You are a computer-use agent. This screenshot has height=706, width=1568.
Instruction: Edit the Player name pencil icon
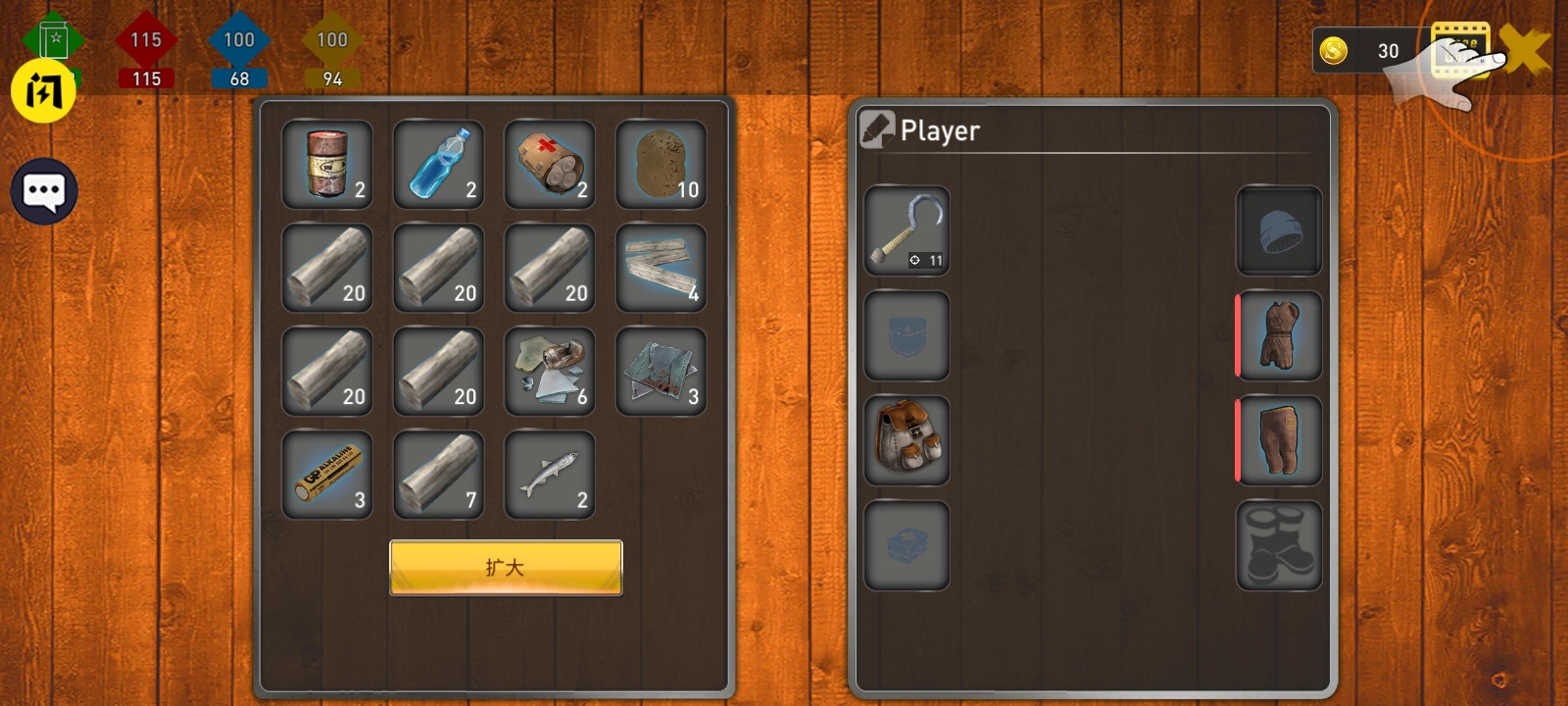point(876,129)
